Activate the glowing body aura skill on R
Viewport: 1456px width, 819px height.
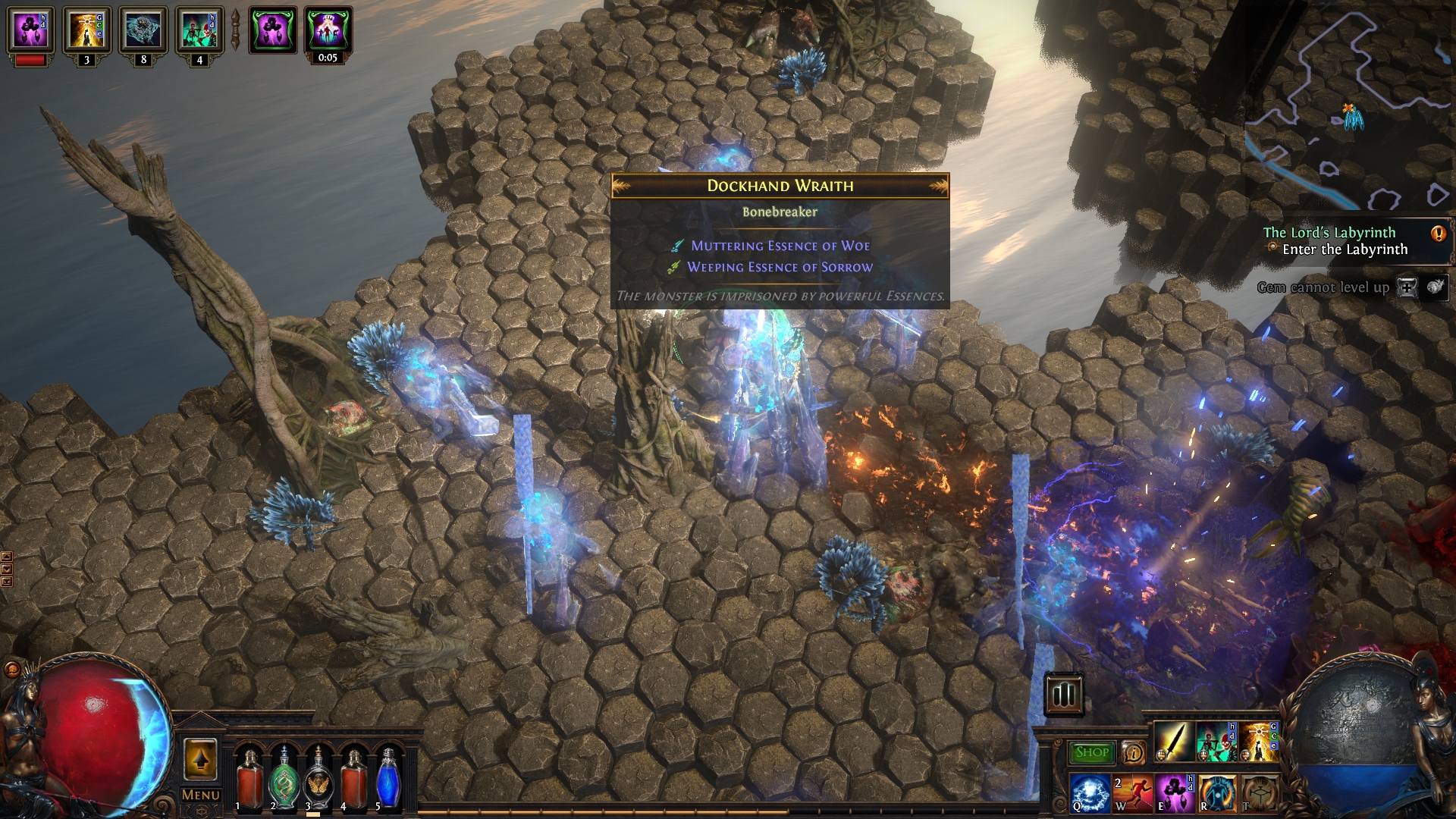[1216, 792]
